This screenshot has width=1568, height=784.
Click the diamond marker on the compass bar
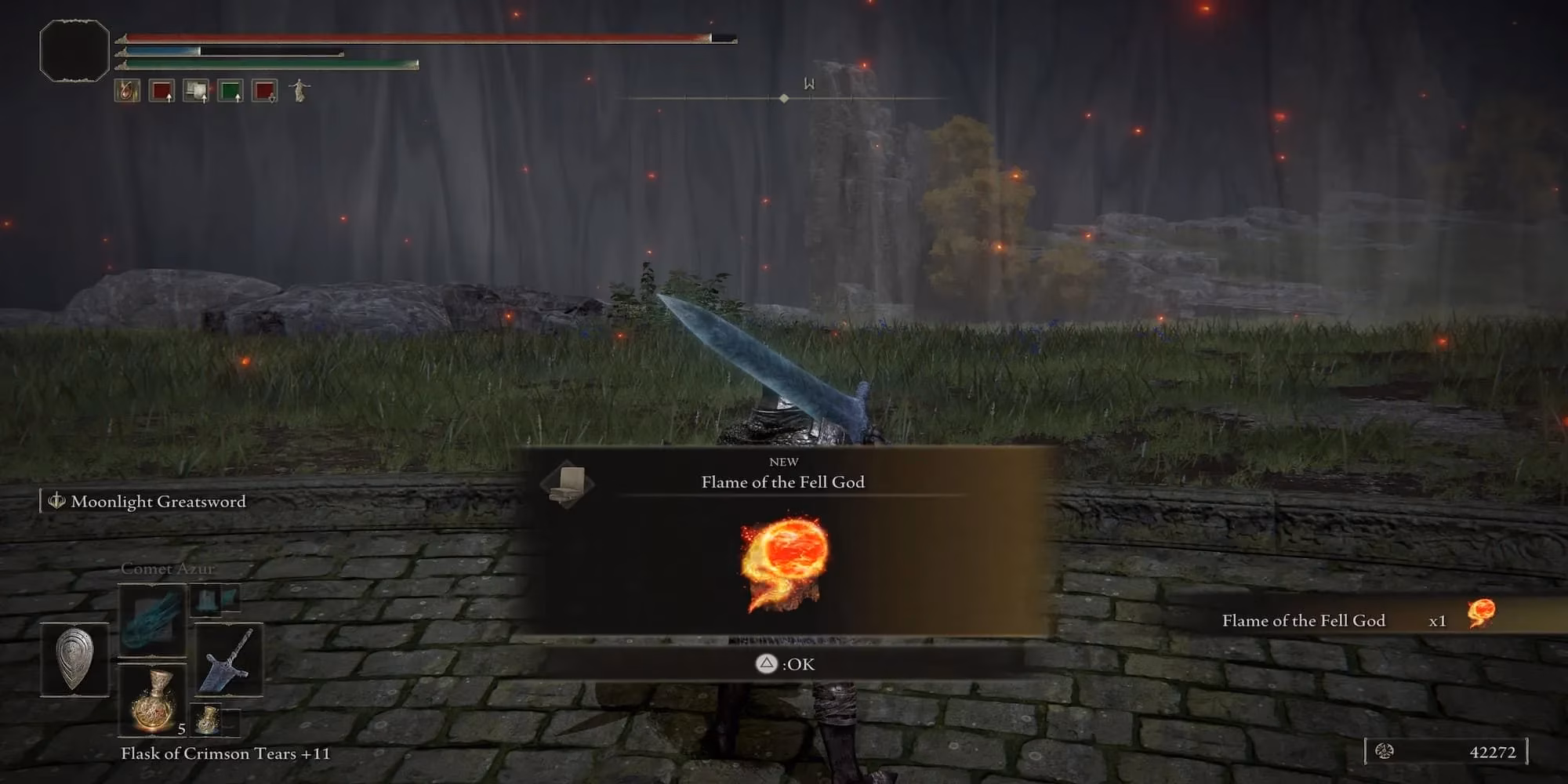coord(785,98)
